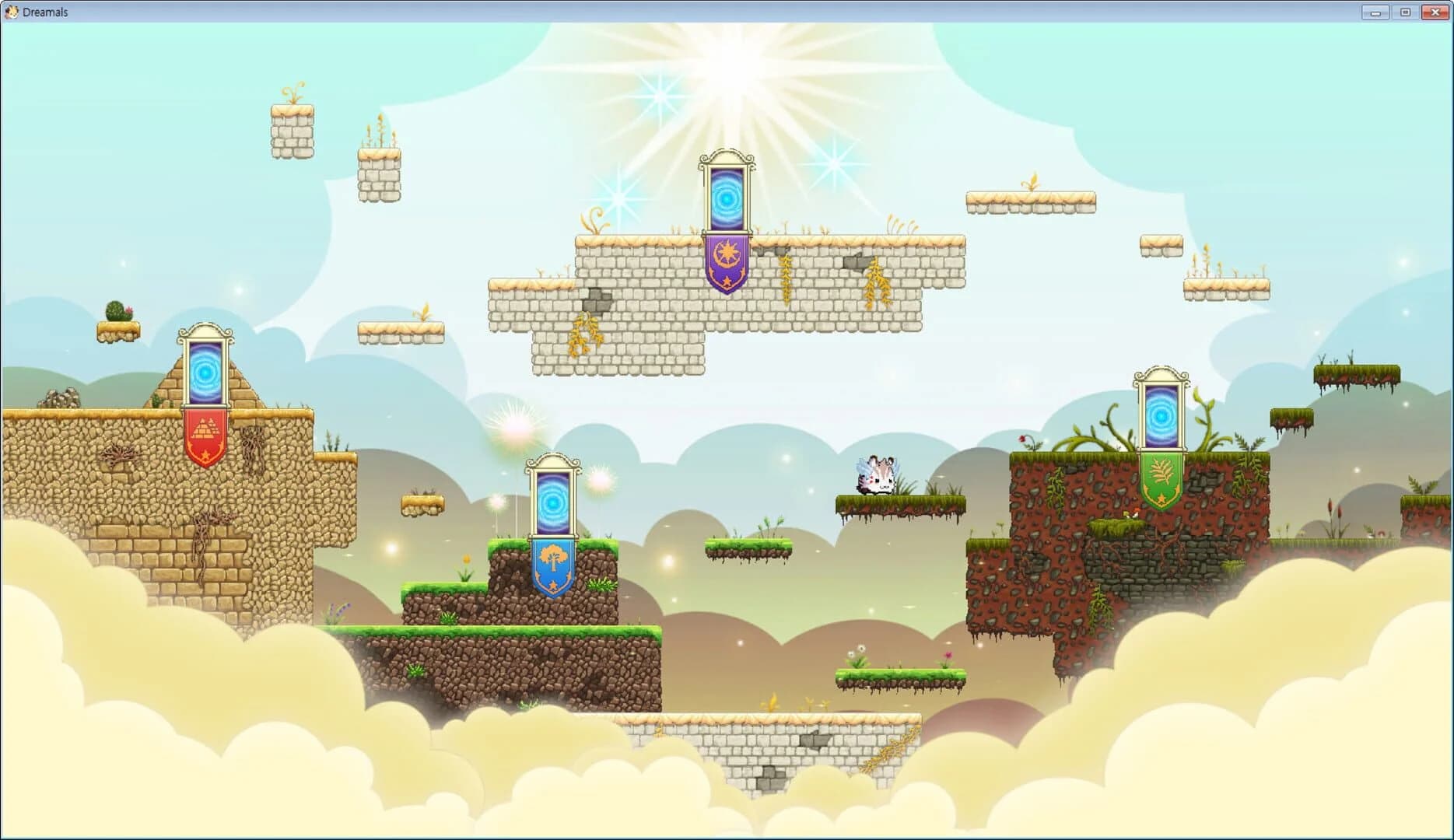
Task: Enter the portal above the blue tree banner
Action: click(x=554, y=502)
